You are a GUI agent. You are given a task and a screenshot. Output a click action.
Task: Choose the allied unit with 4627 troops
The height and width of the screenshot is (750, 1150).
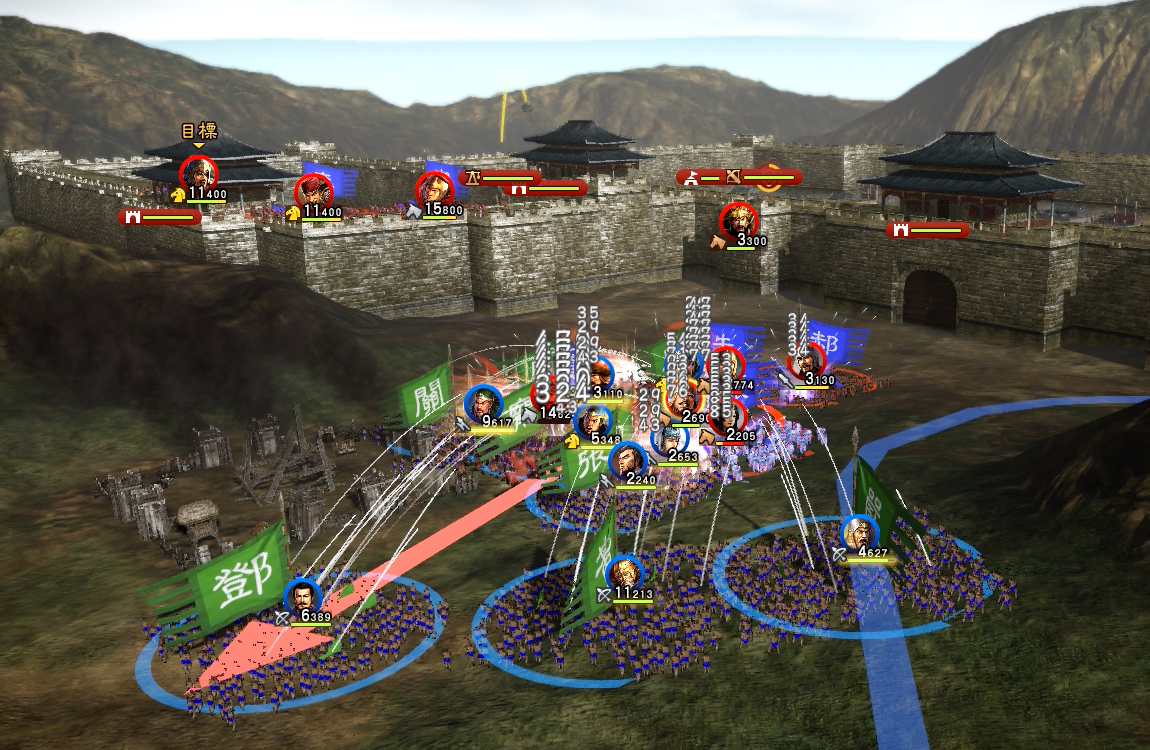(859, 533)
